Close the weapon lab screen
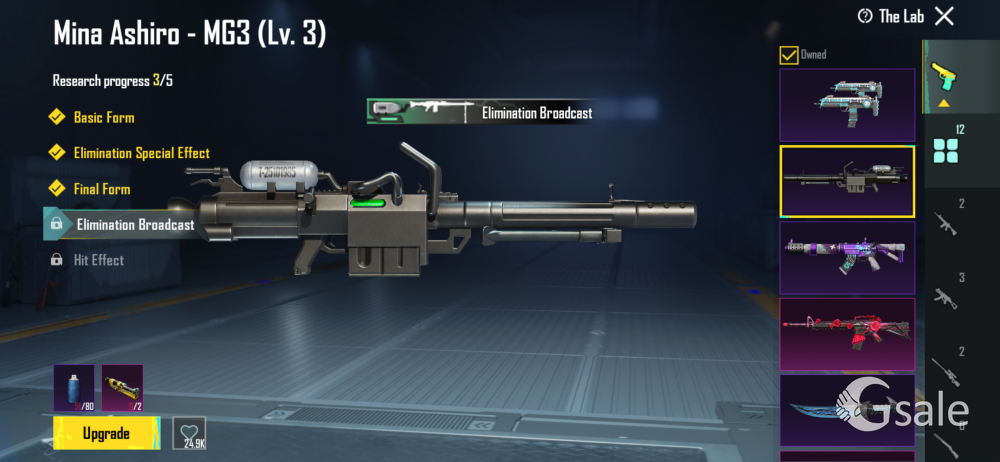The height and width of the screenshot is (462, 1000). (x=944, y=16)
